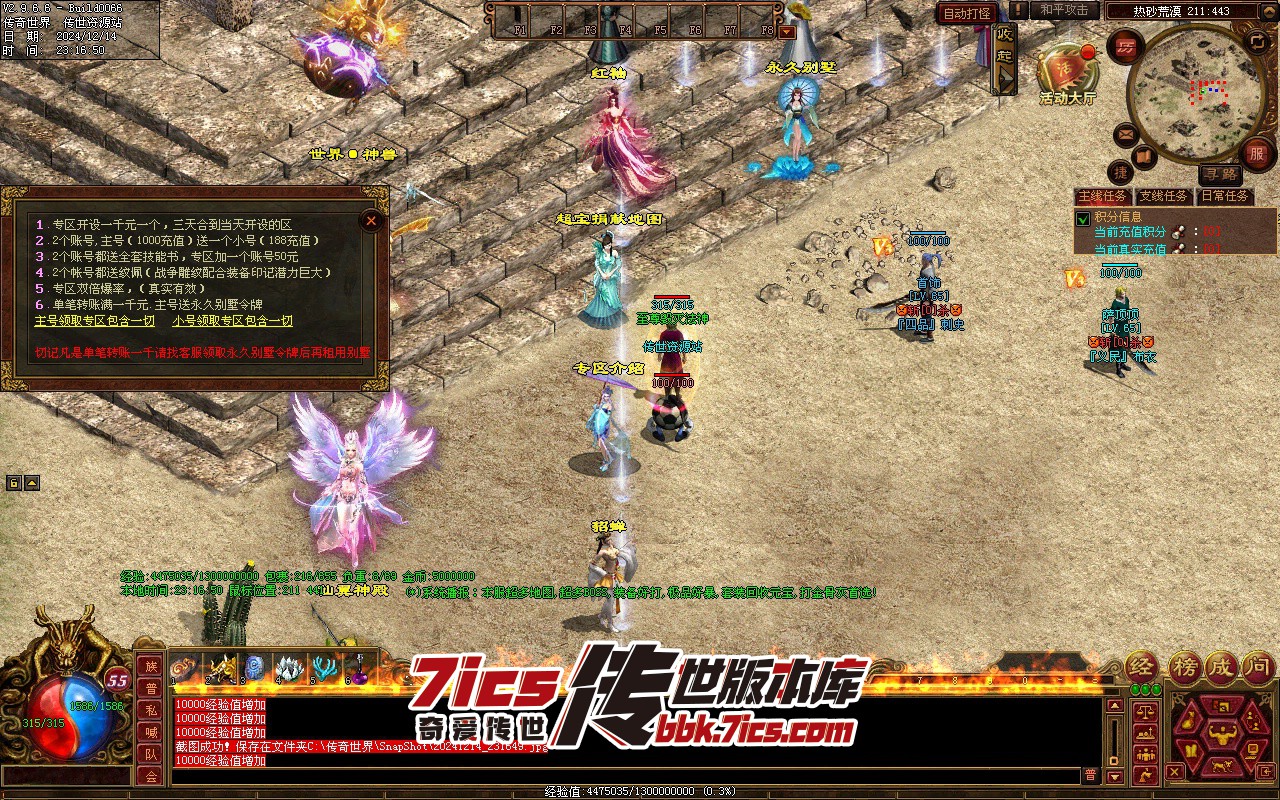Open the mail envelope icon

[1126, 134]
